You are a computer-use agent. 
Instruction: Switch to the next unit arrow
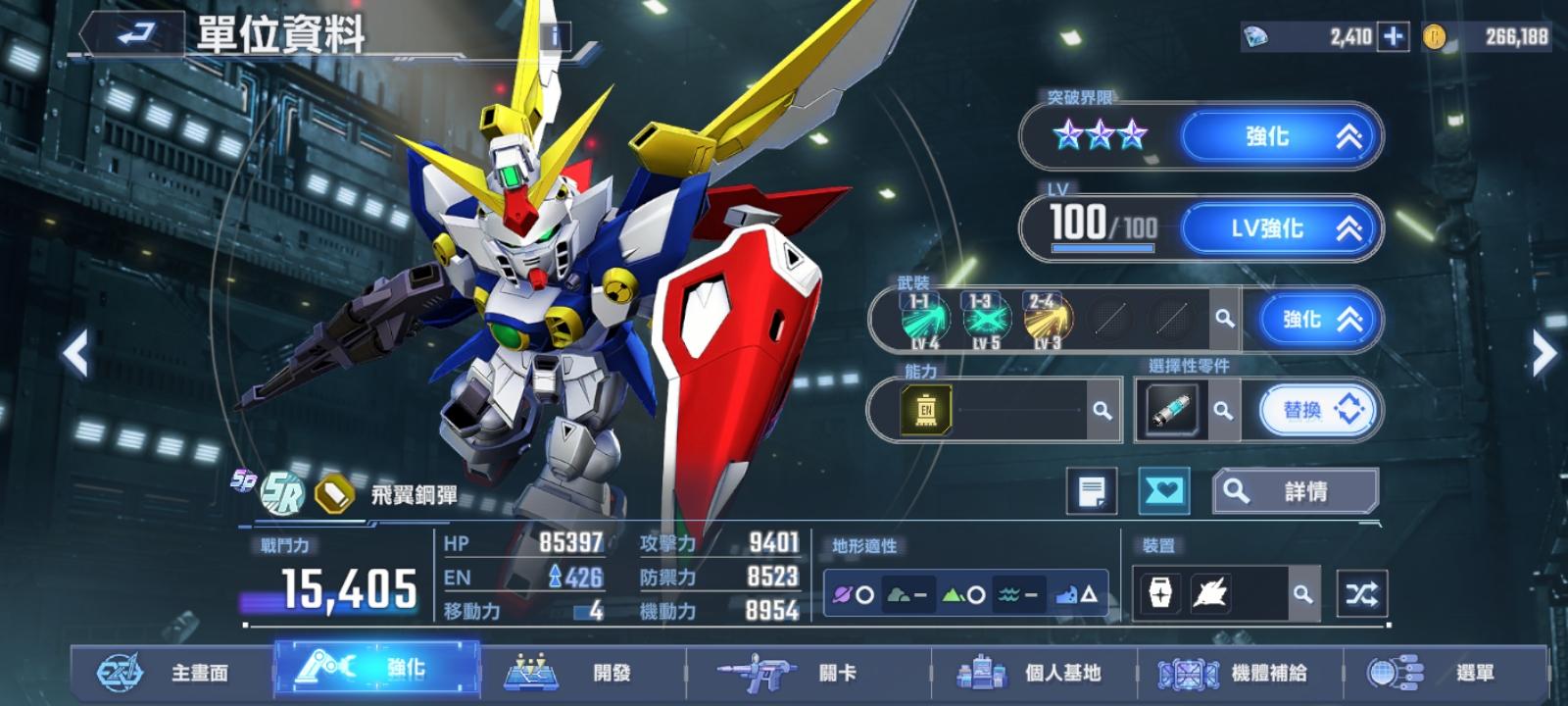[x=1543, y=353]
